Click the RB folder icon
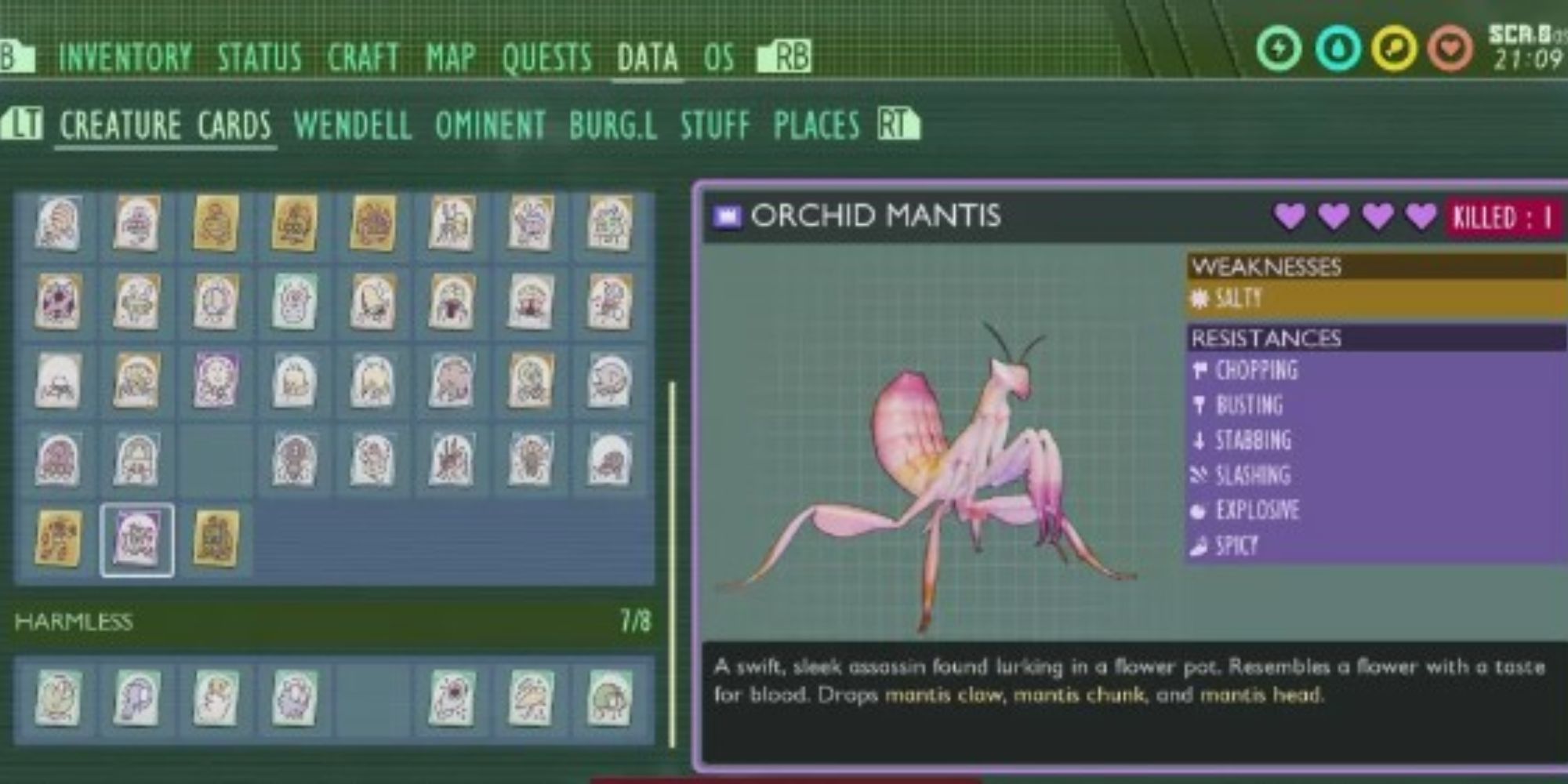Screen dimensions: 1568x784 tap(785, 56)
